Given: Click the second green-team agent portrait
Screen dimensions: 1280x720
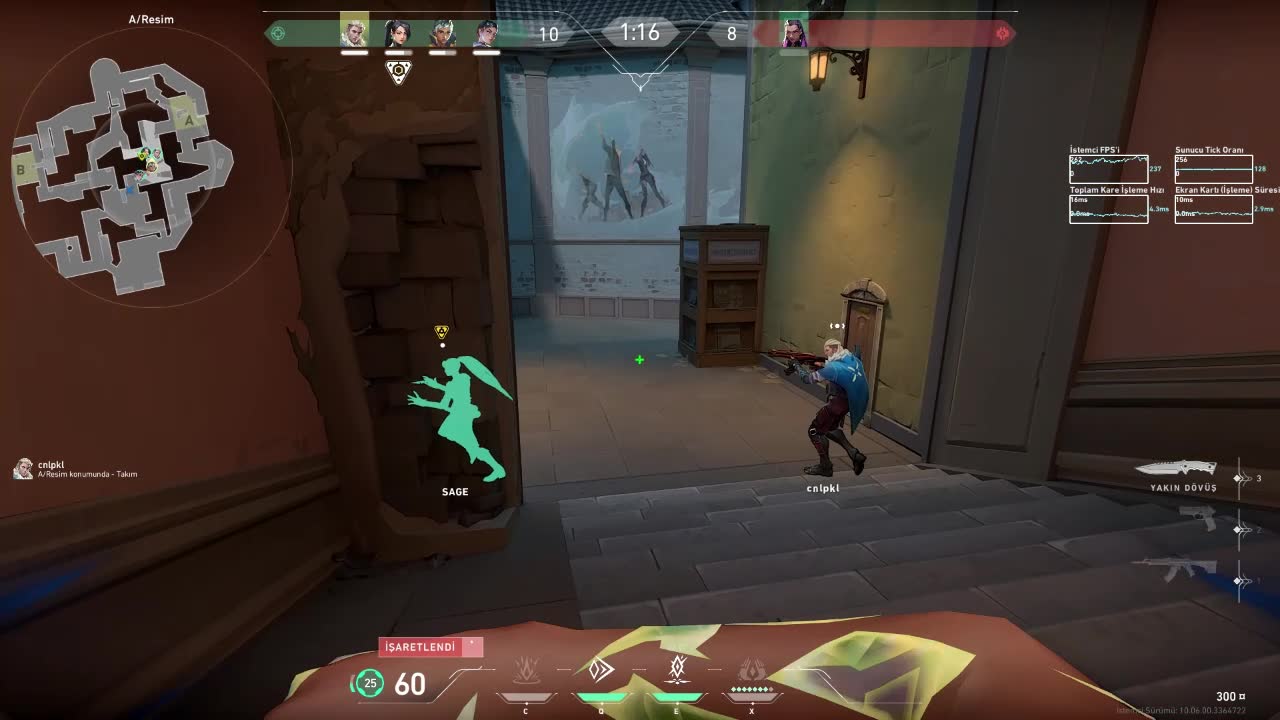Looking at the screenshot, I should [x=398, y=34].
